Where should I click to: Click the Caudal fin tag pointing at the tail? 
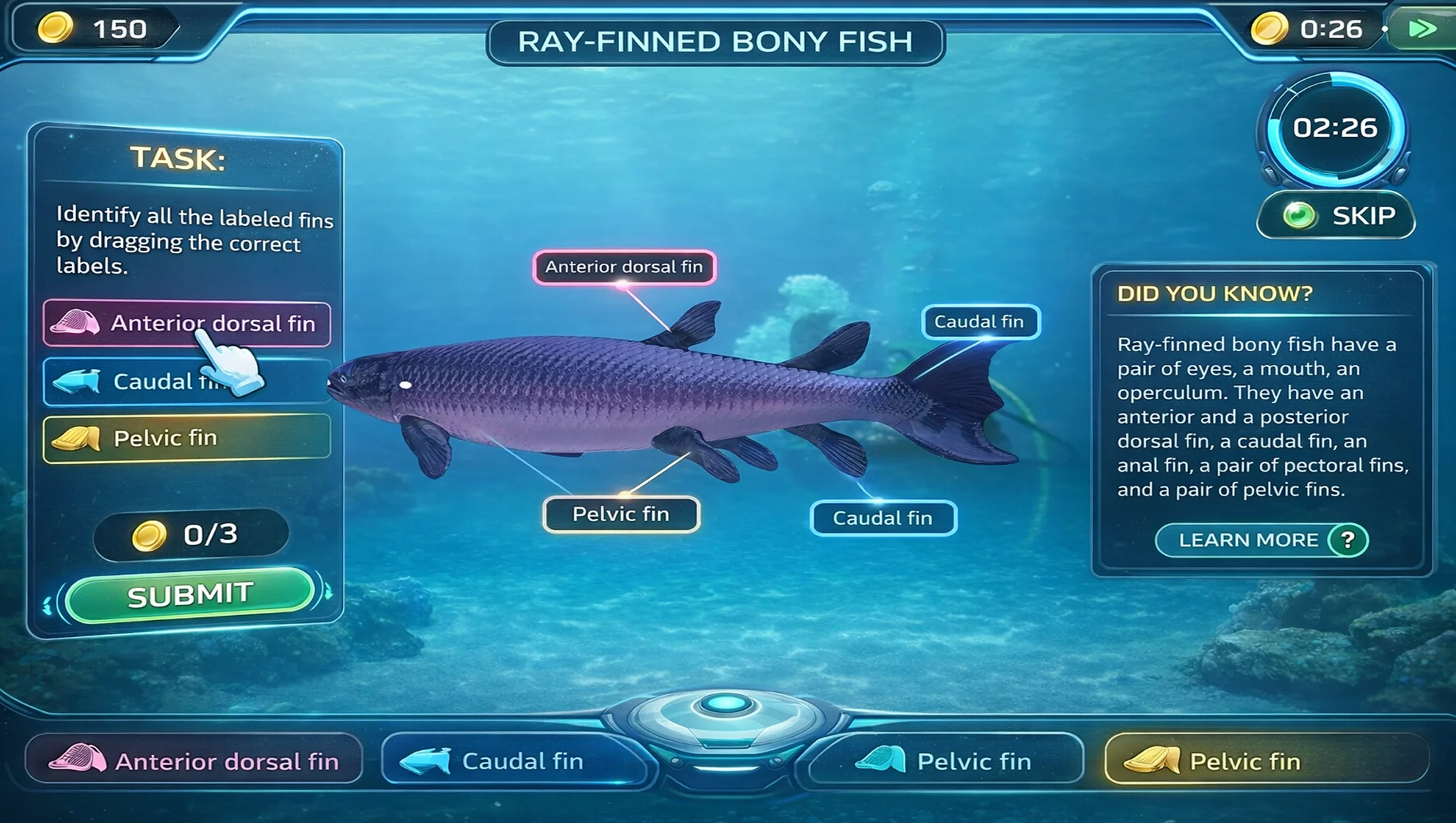(980, 322)
